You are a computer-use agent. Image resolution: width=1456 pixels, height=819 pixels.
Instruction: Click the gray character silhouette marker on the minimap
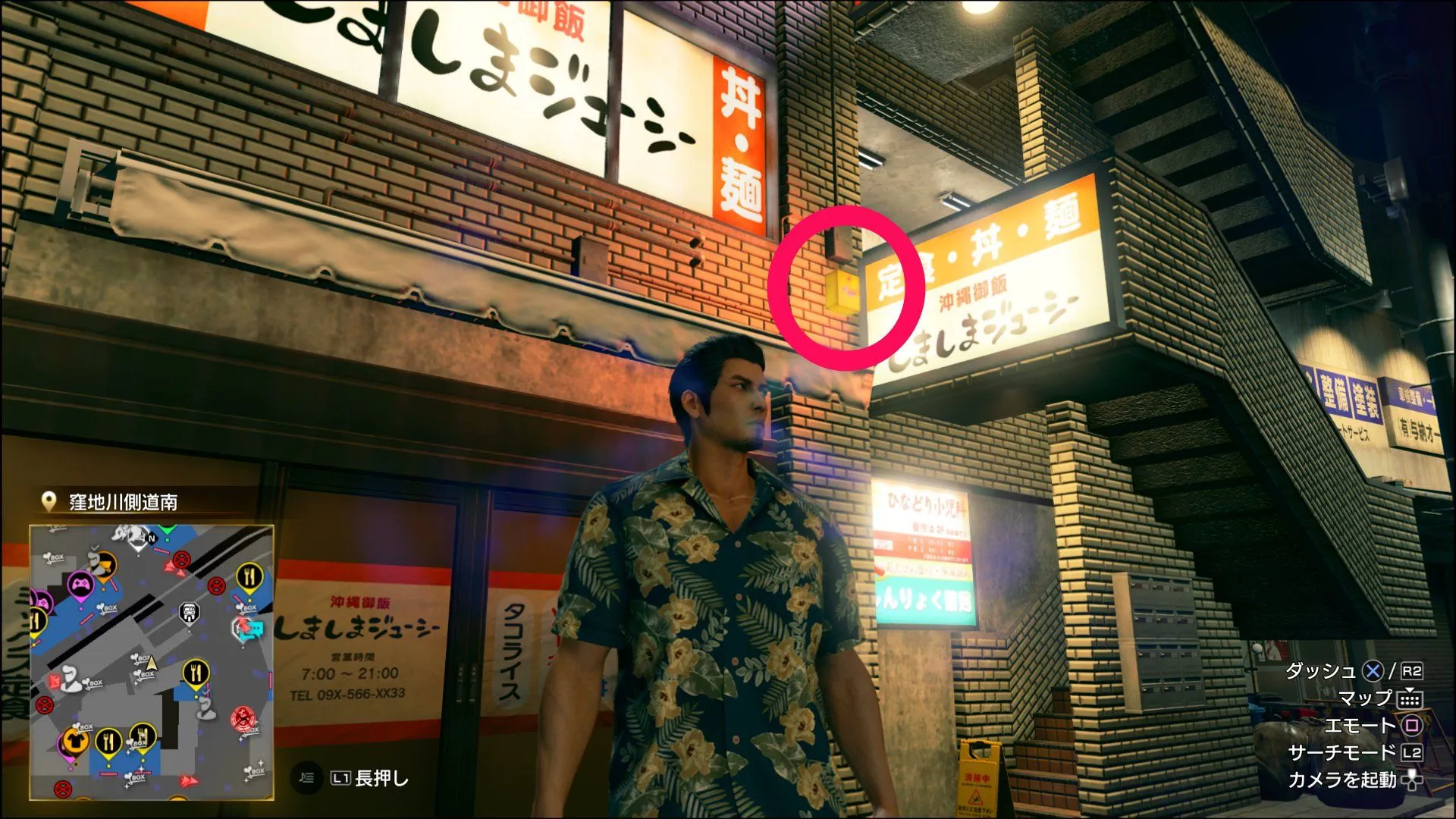point(69,679)
